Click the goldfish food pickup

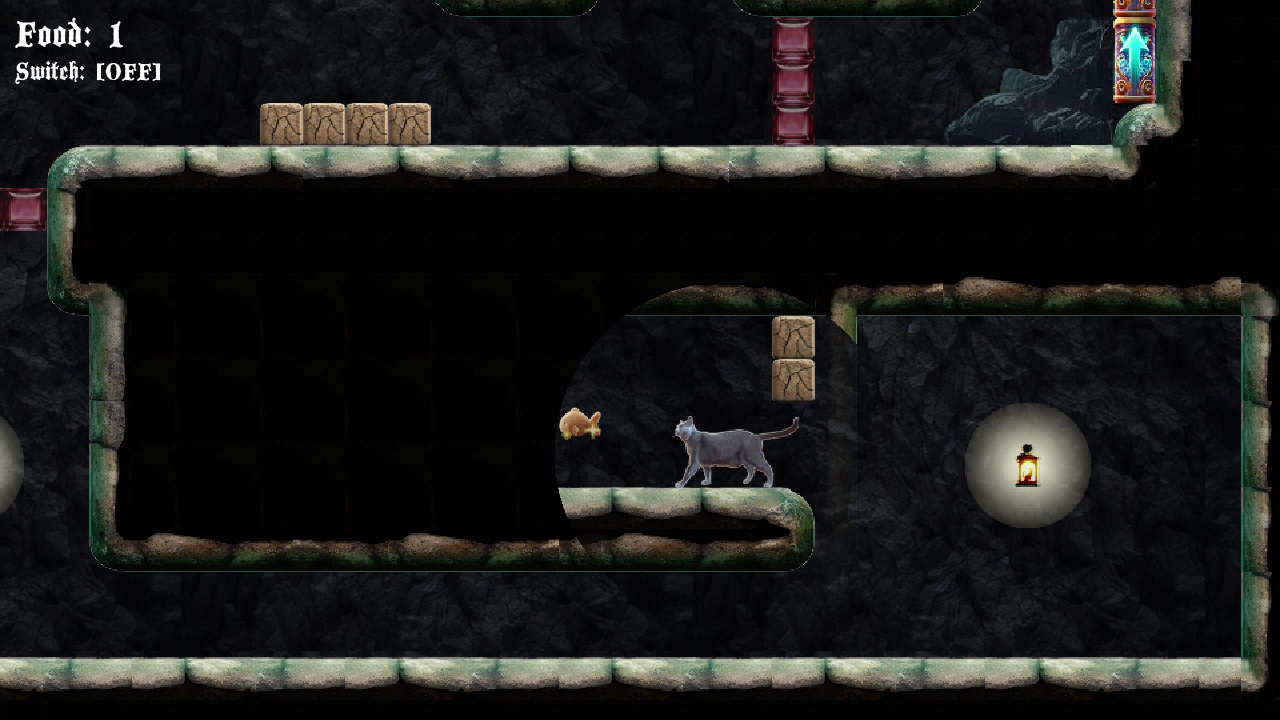point(580,423)
